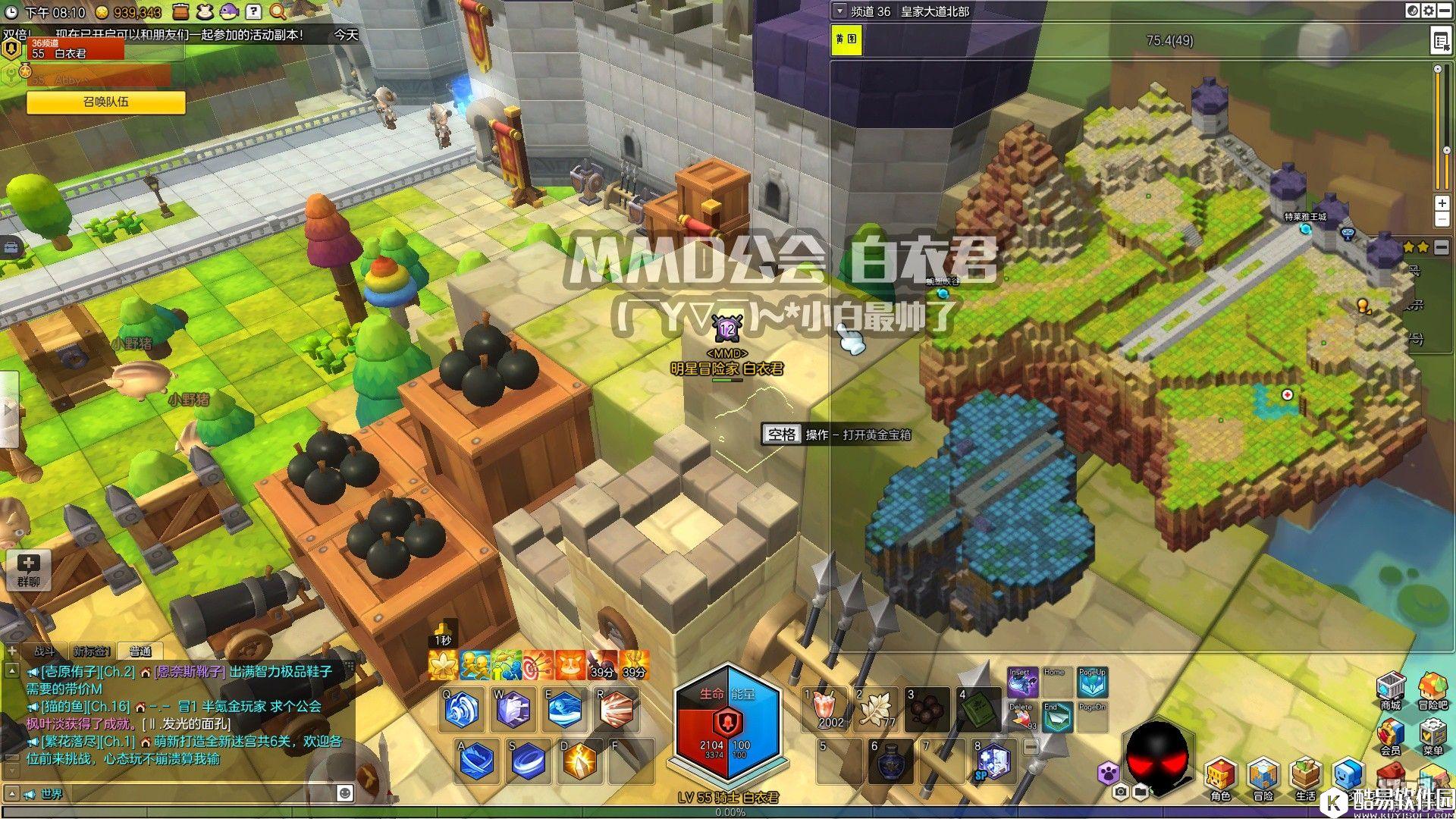Open the channel dropdown arrow beside 频道 36
Viewport: 1456px width, 819px height.
tap(839, 11)
